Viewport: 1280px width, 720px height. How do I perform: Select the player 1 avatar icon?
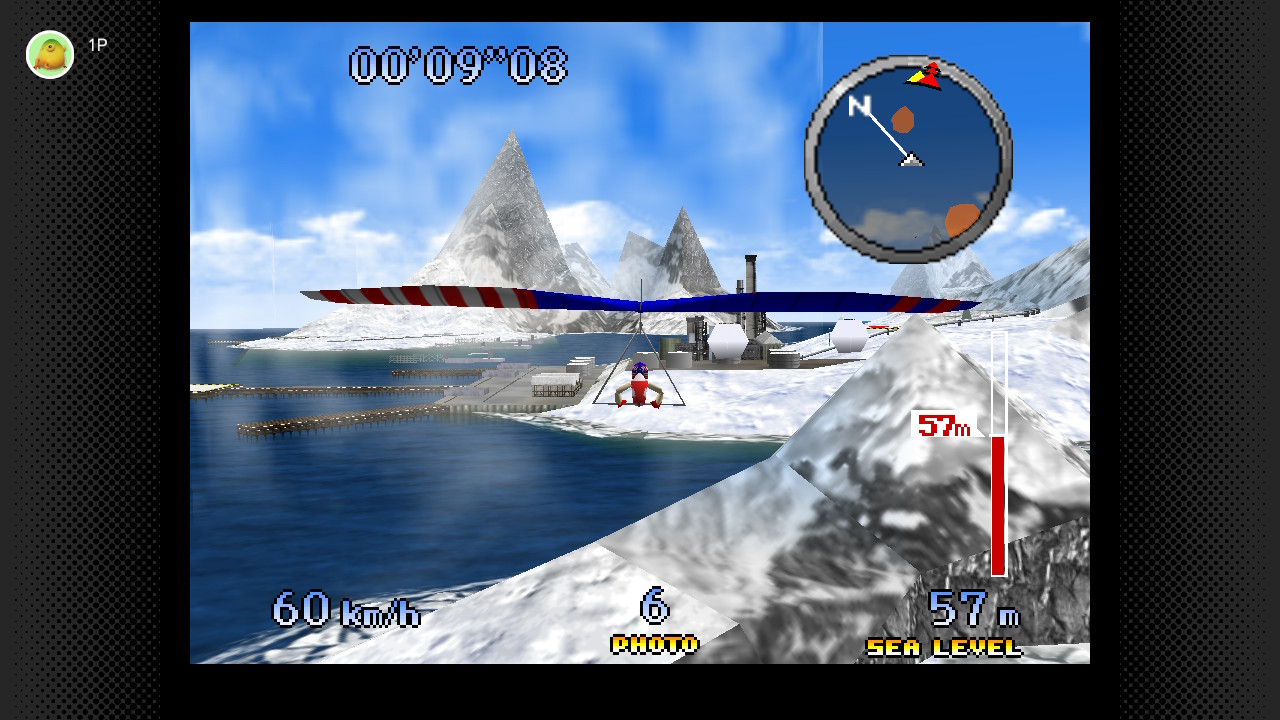[x=50, y=54]
